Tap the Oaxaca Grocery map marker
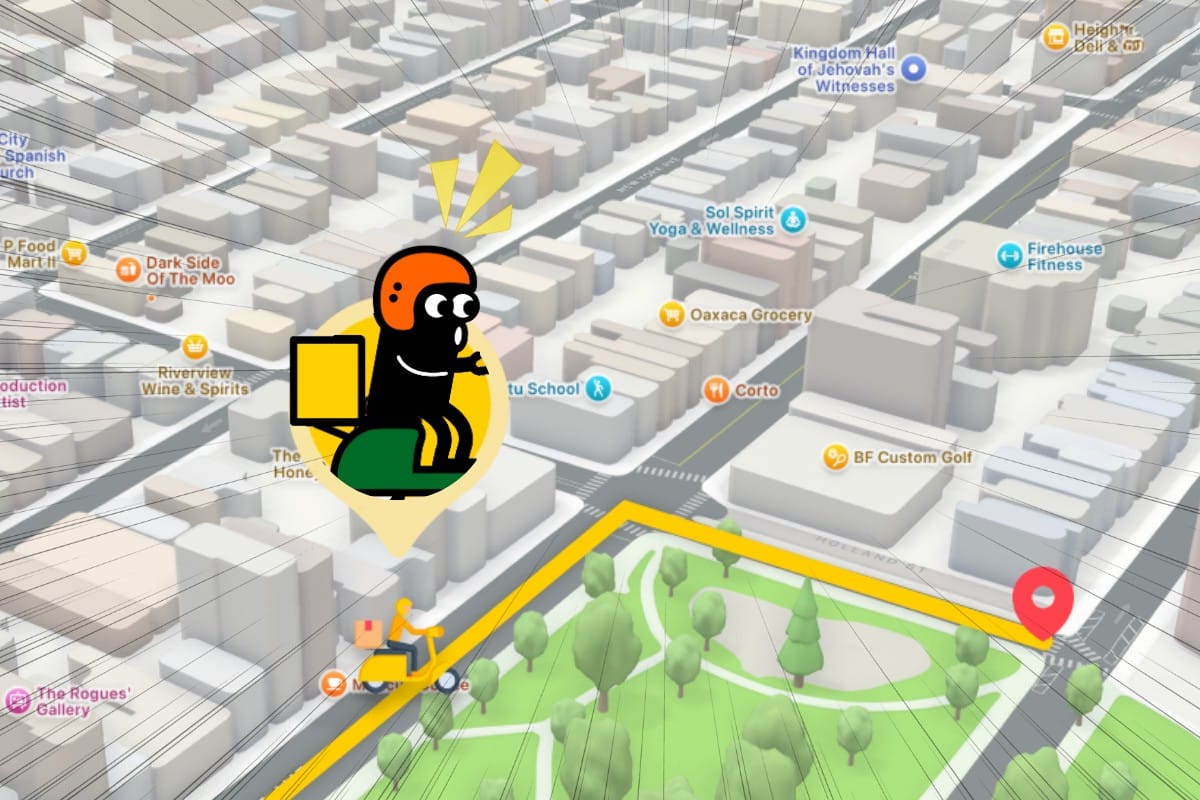 (x=672, y=315)
